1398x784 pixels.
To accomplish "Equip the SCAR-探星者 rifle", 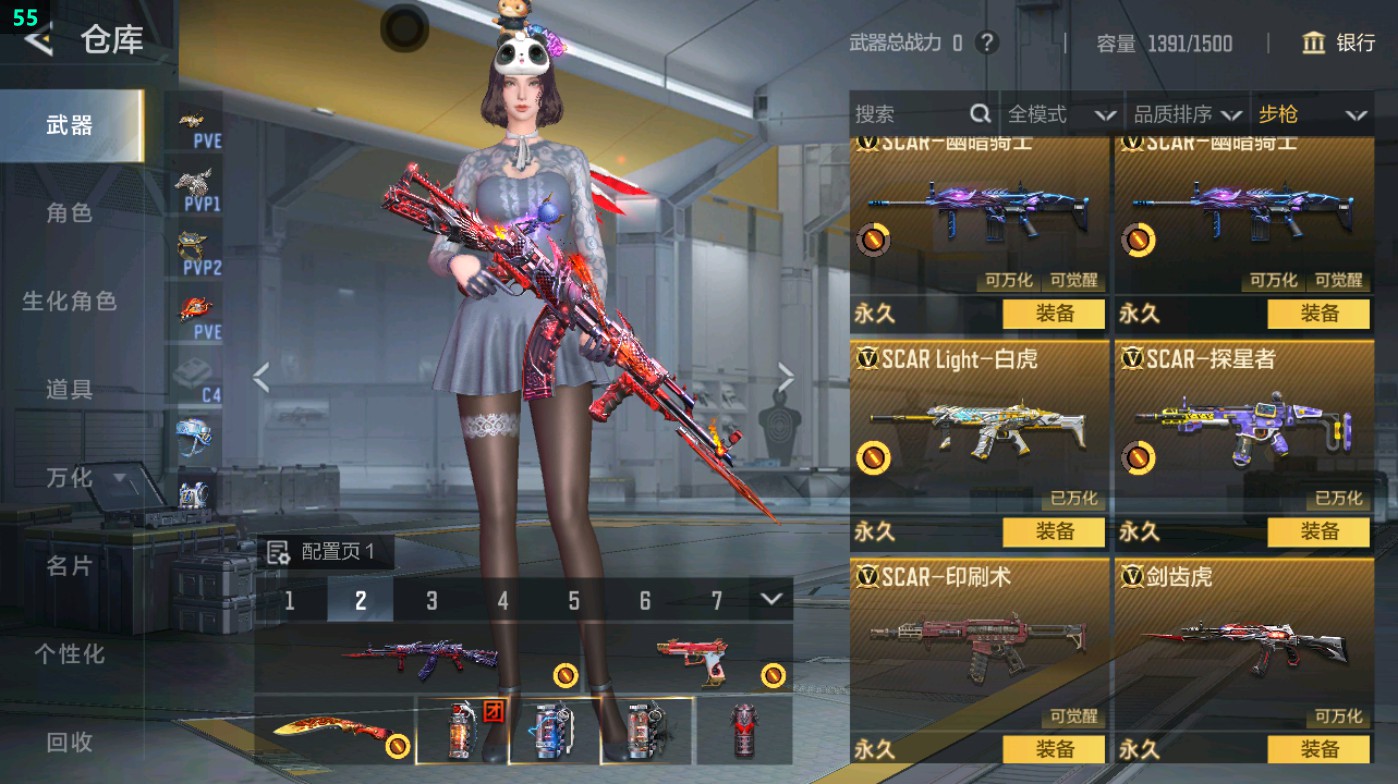I will (1318, 531).
